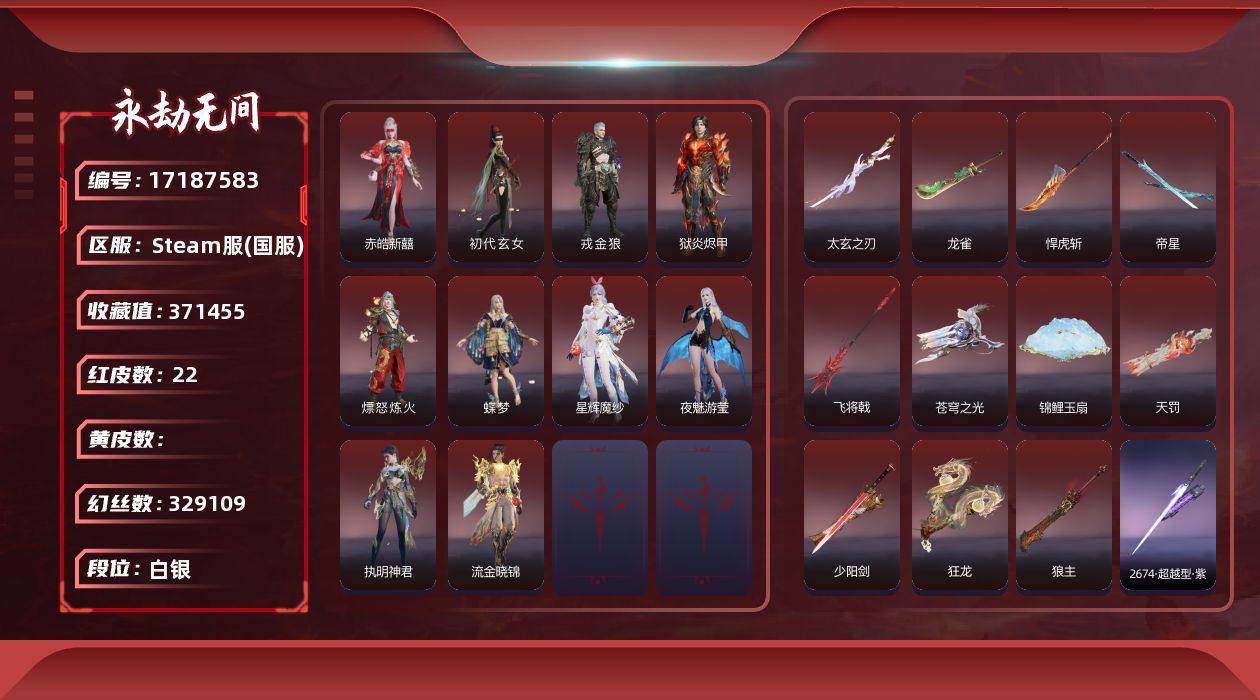
Task: Click the 天罚 weapon card
Action: (x=1168, y=351)
